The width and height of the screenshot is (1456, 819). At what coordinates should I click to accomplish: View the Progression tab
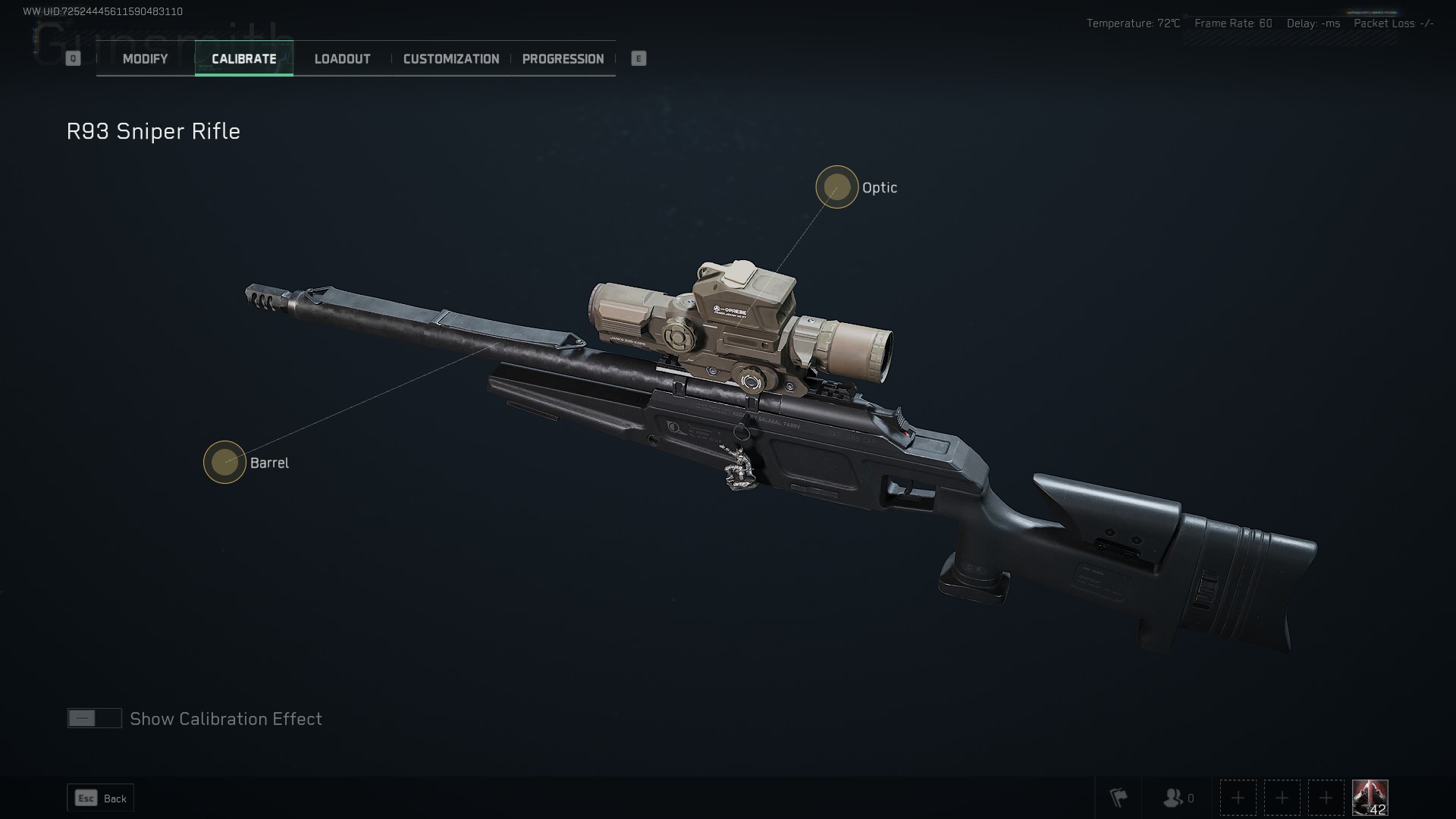coord(563,58)
